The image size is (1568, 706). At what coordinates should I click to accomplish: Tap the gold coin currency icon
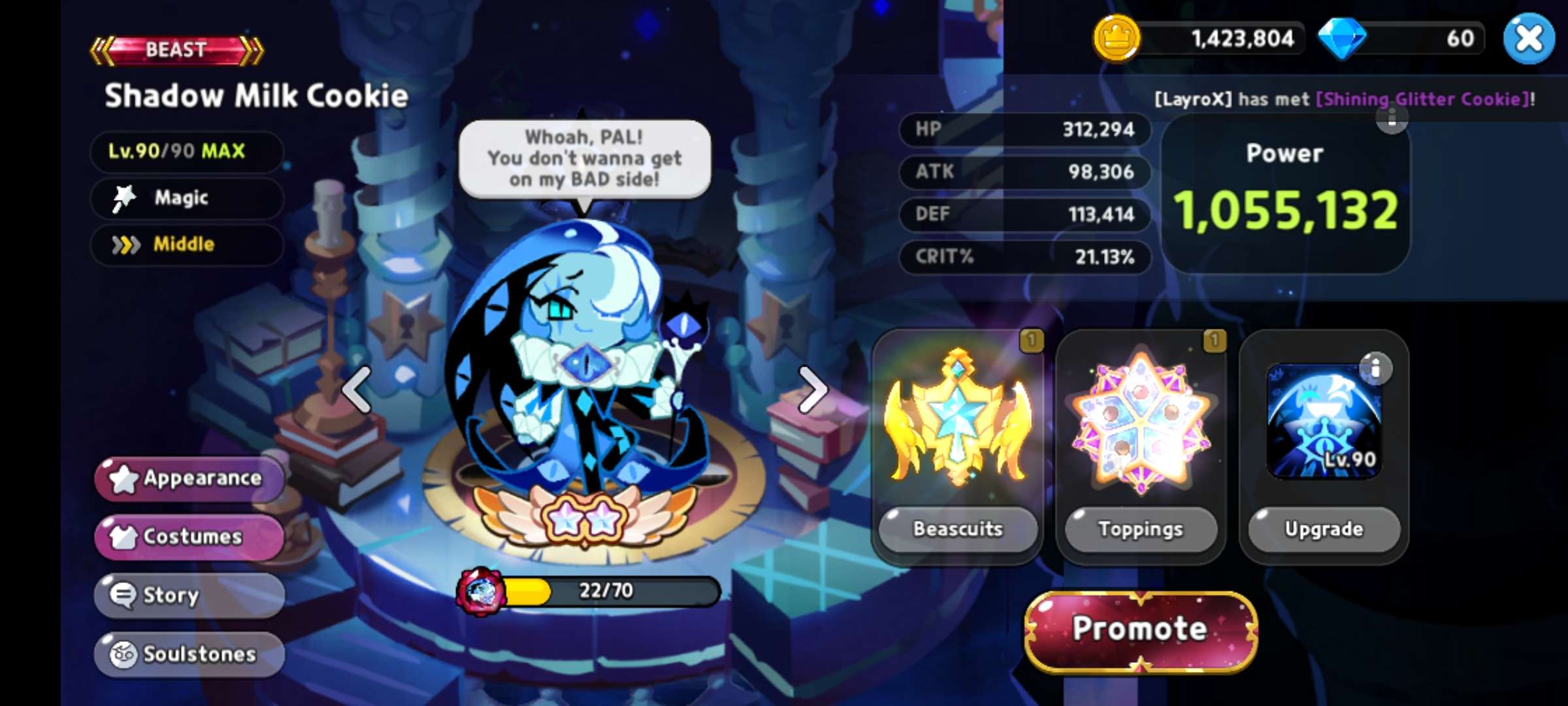pos(1117,39)
